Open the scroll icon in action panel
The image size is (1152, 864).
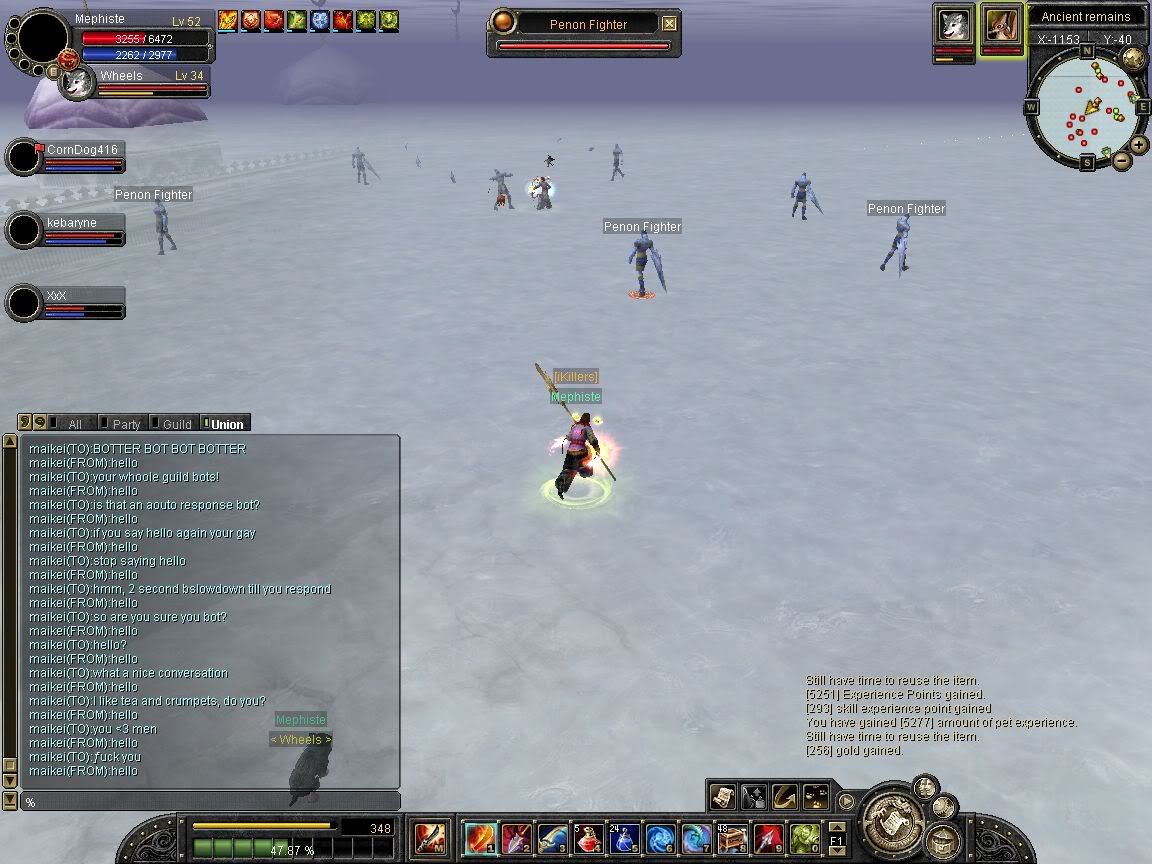pos(723,796)
